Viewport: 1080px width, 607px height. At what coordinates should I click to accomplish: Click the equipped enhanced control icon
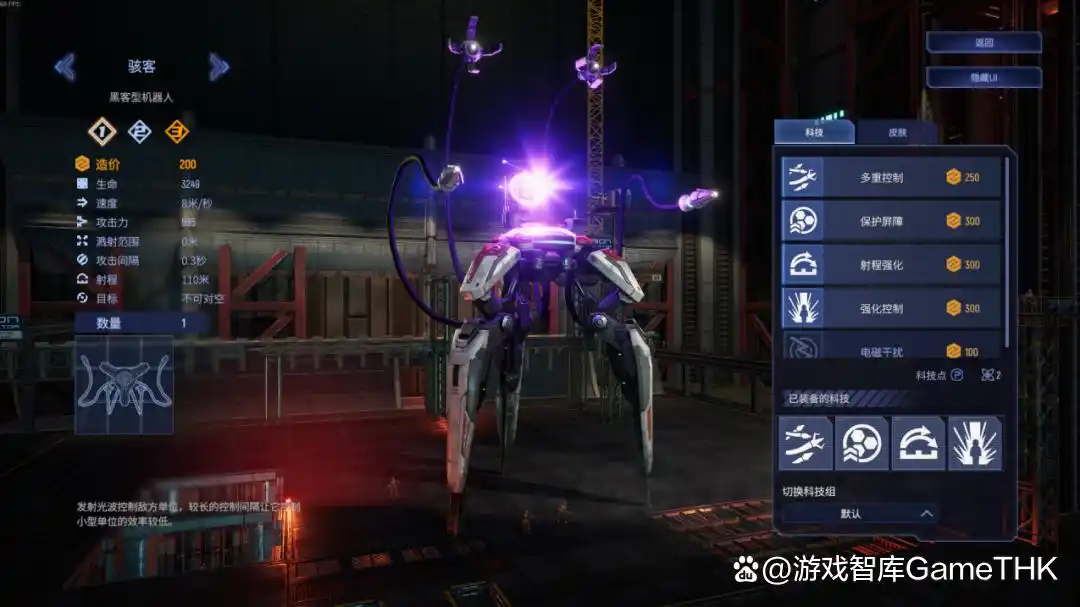pos(974,443)
